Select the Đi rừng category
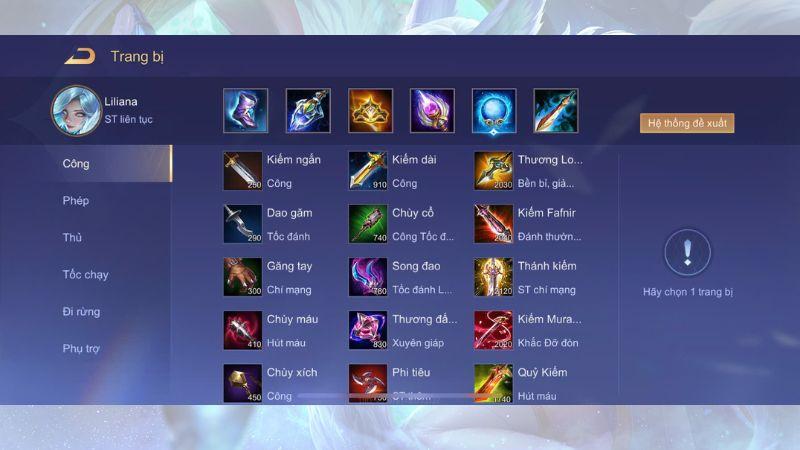This screenshot has height=450, width=800. point(81,312)
